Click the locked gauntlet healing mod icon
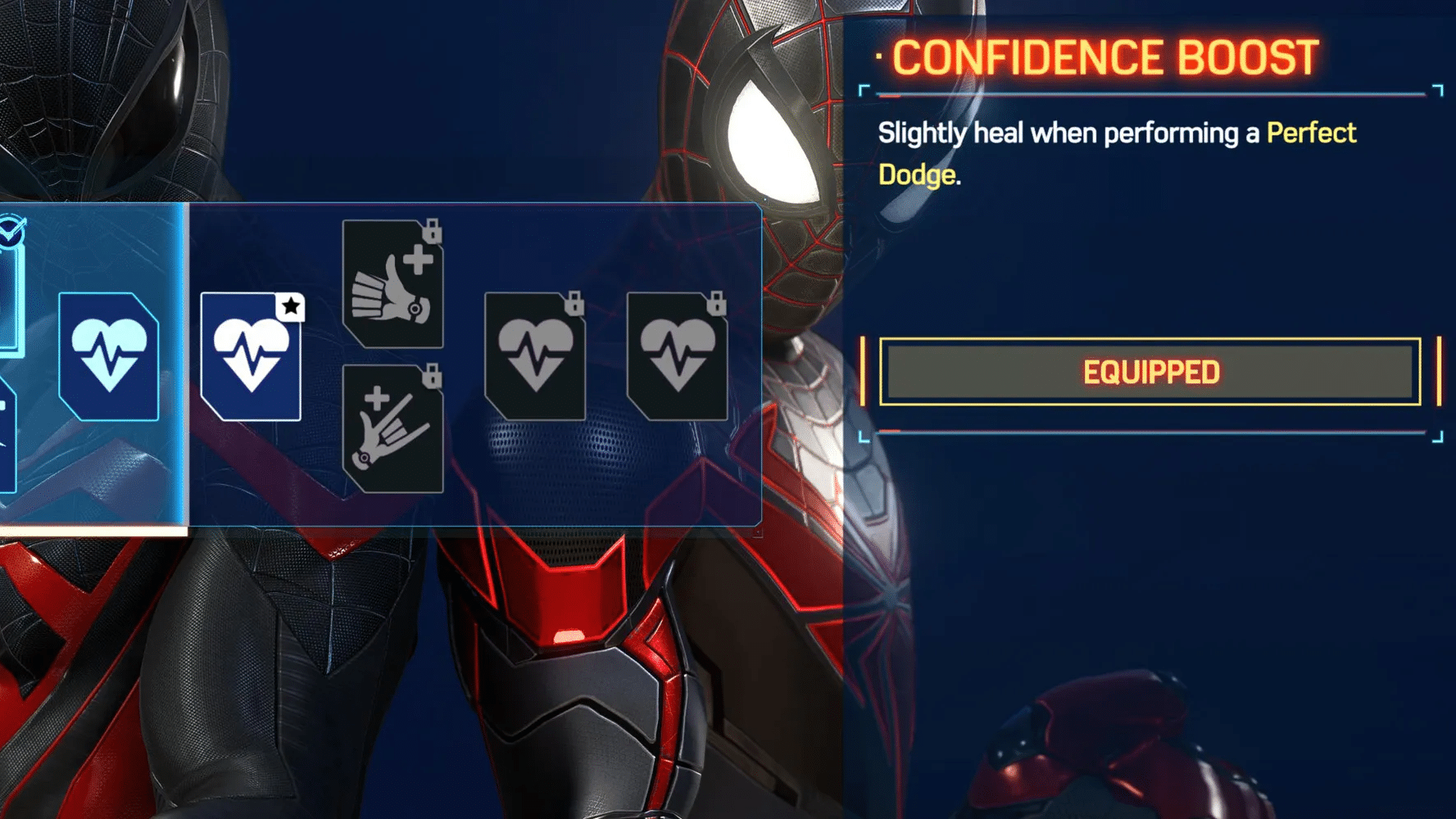1456x819 pixels. [393, 283]
